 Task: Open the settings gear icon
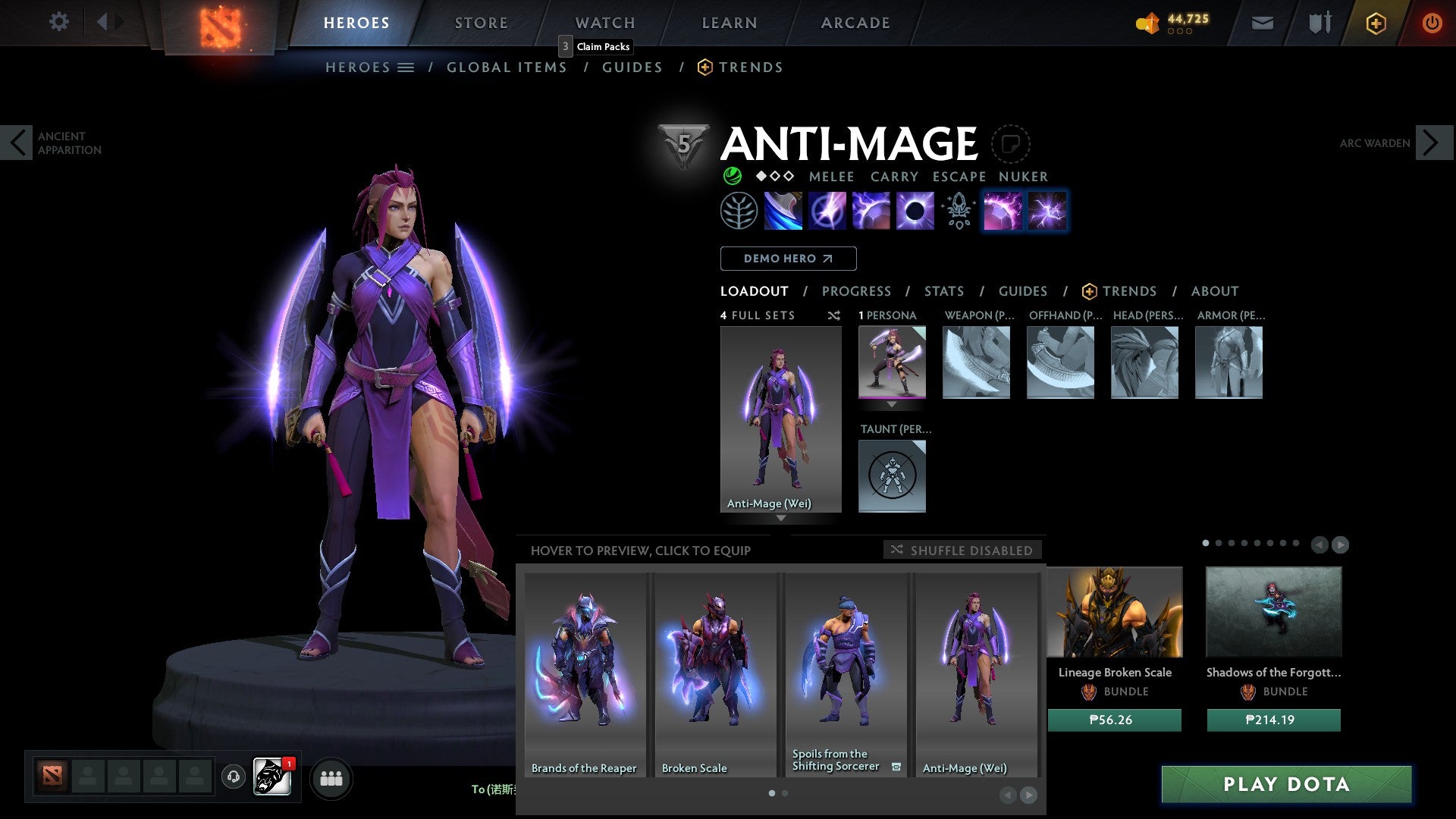pyautogui.click(x=58, y=21)
